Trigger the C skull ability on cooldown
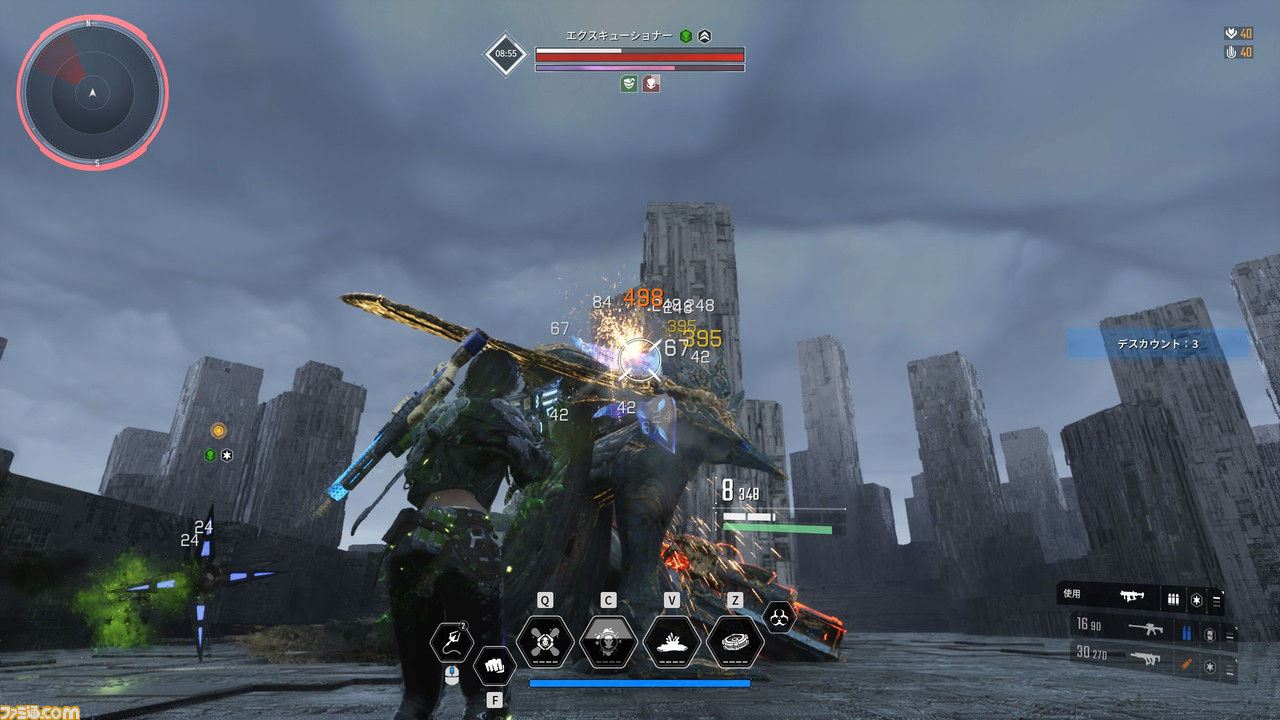 pos(608,642)
